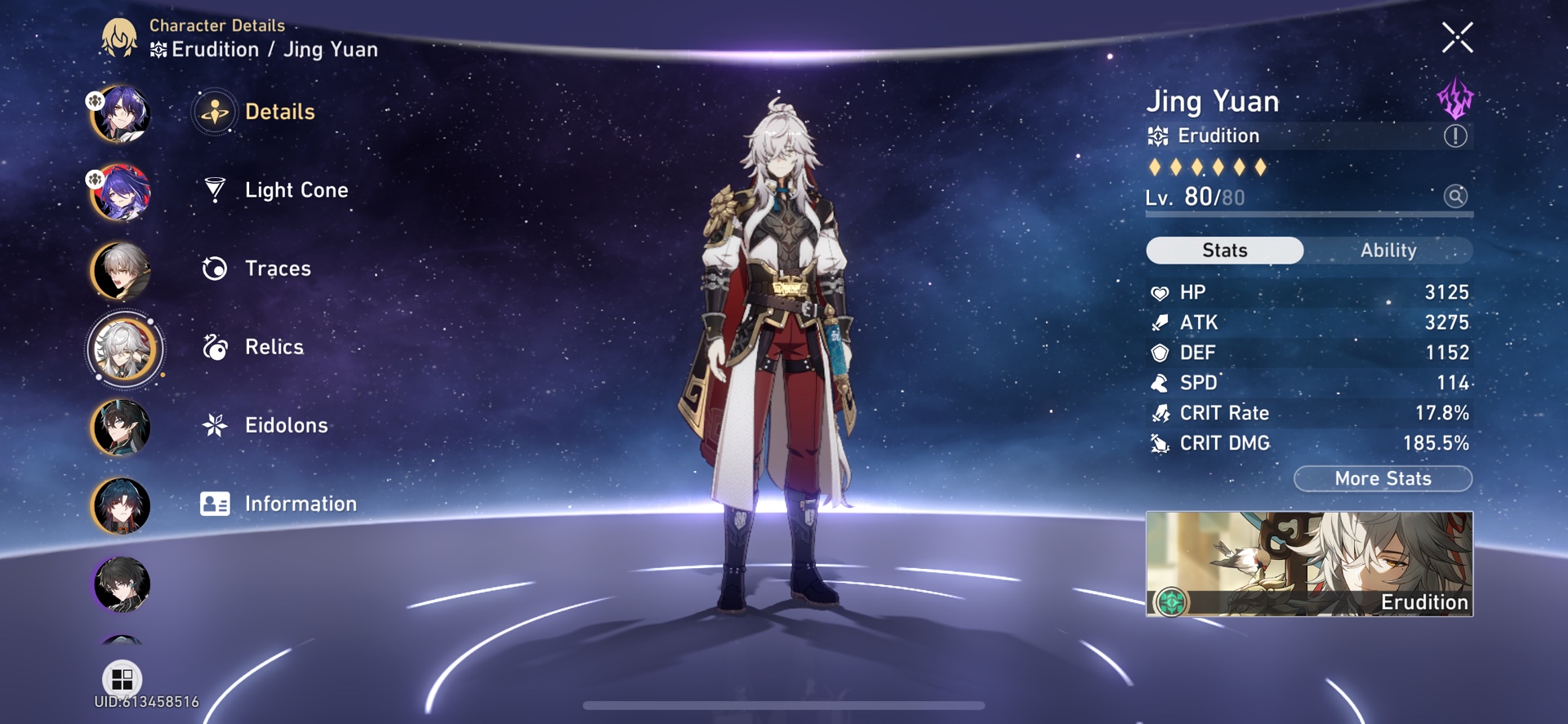Viewport: 1568px width, 724px height.
Task: Select the Relics teardrop icon
Action: click(214, 347)
